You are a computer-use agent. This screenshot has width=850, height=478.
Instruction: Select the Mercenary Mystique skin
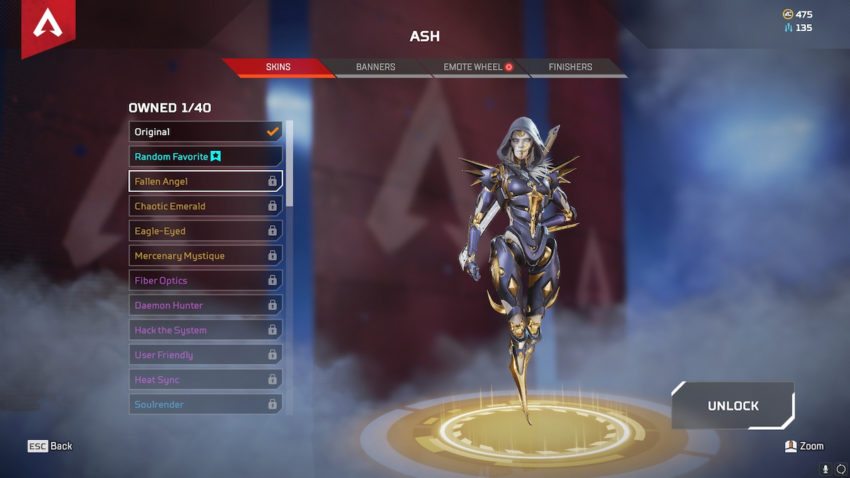205,256
